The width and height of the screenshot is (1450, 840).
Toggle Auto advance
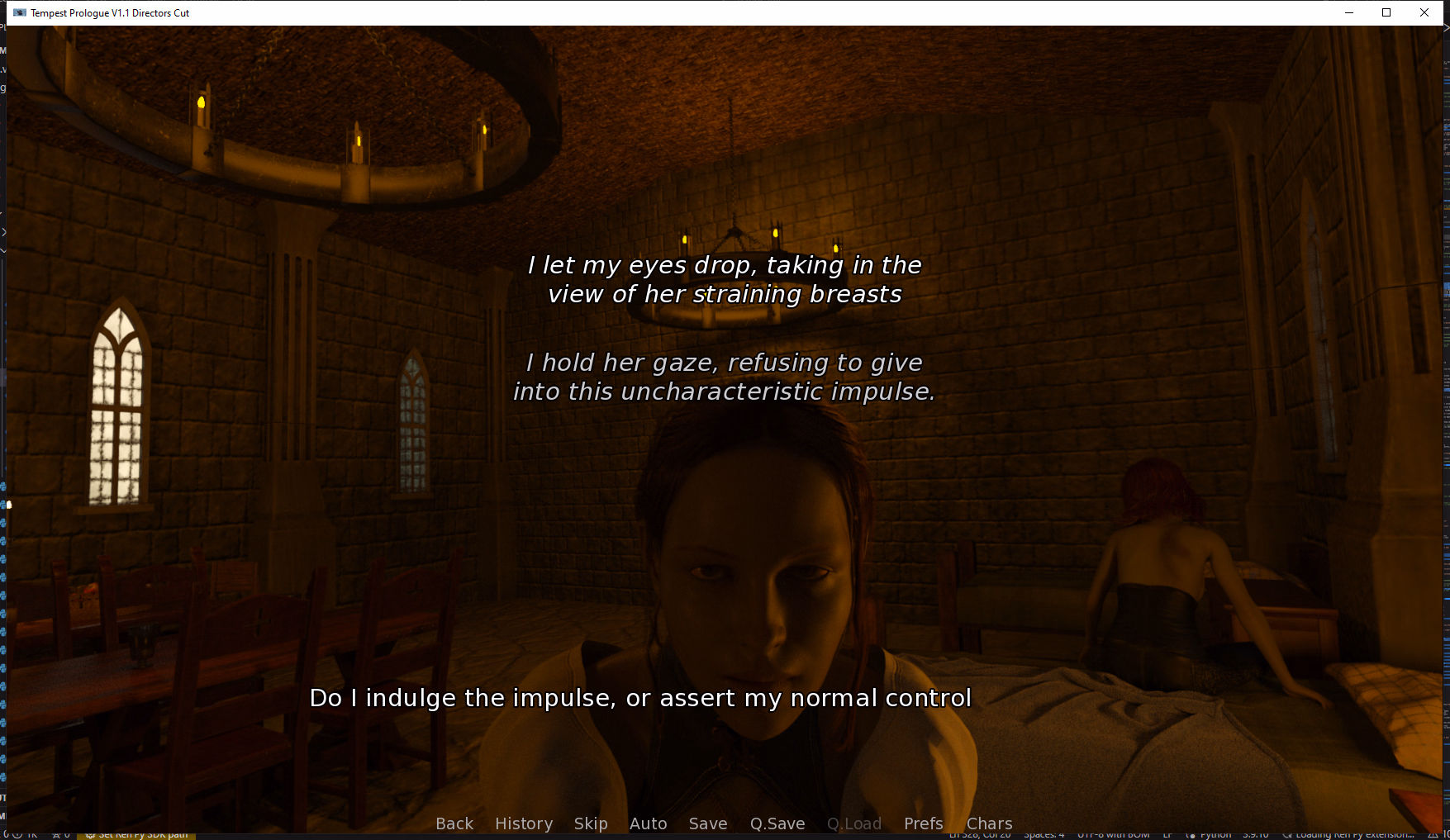click(648, 823)
